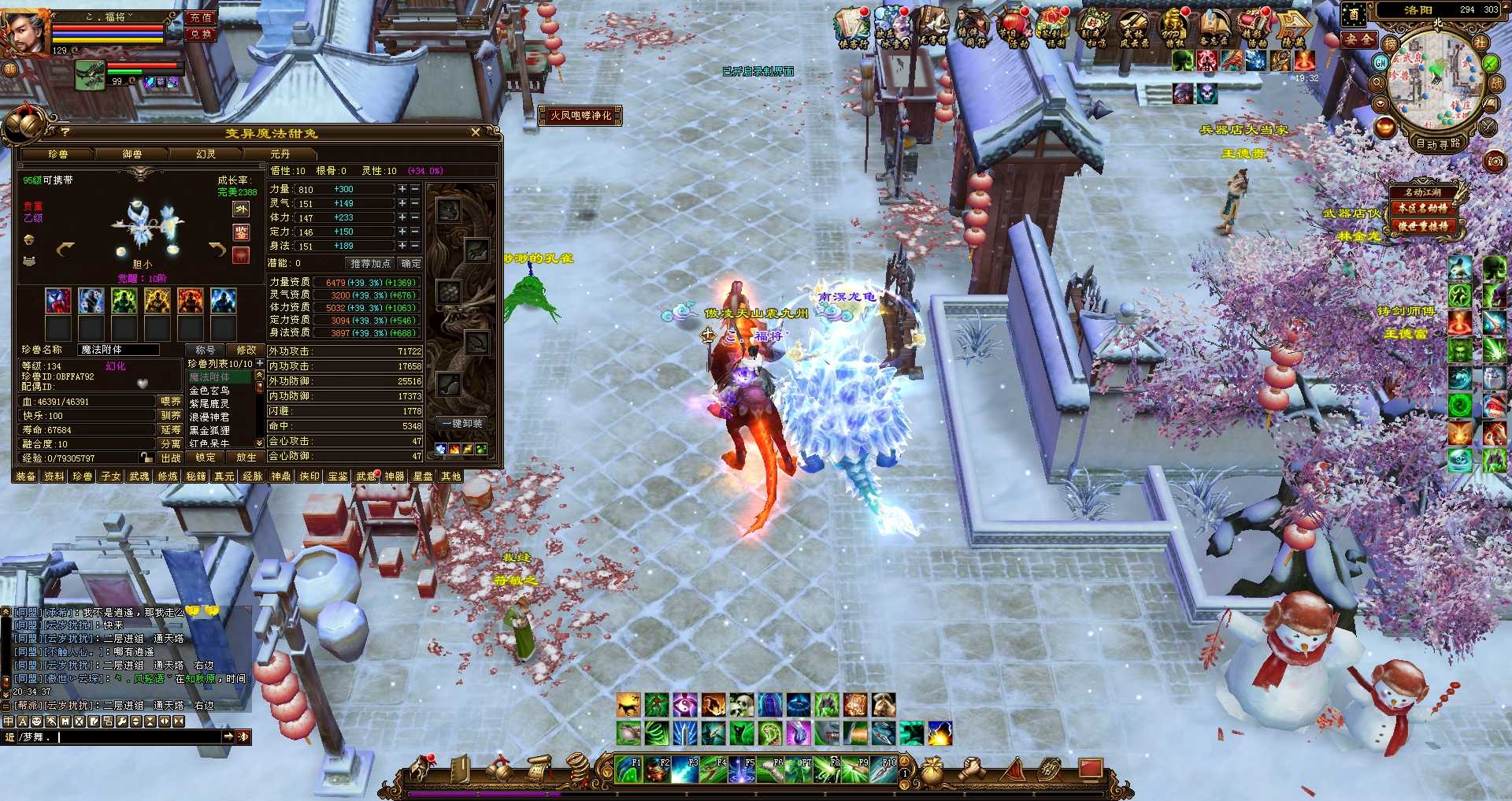Release the pet using 放生

pos(245,458)
